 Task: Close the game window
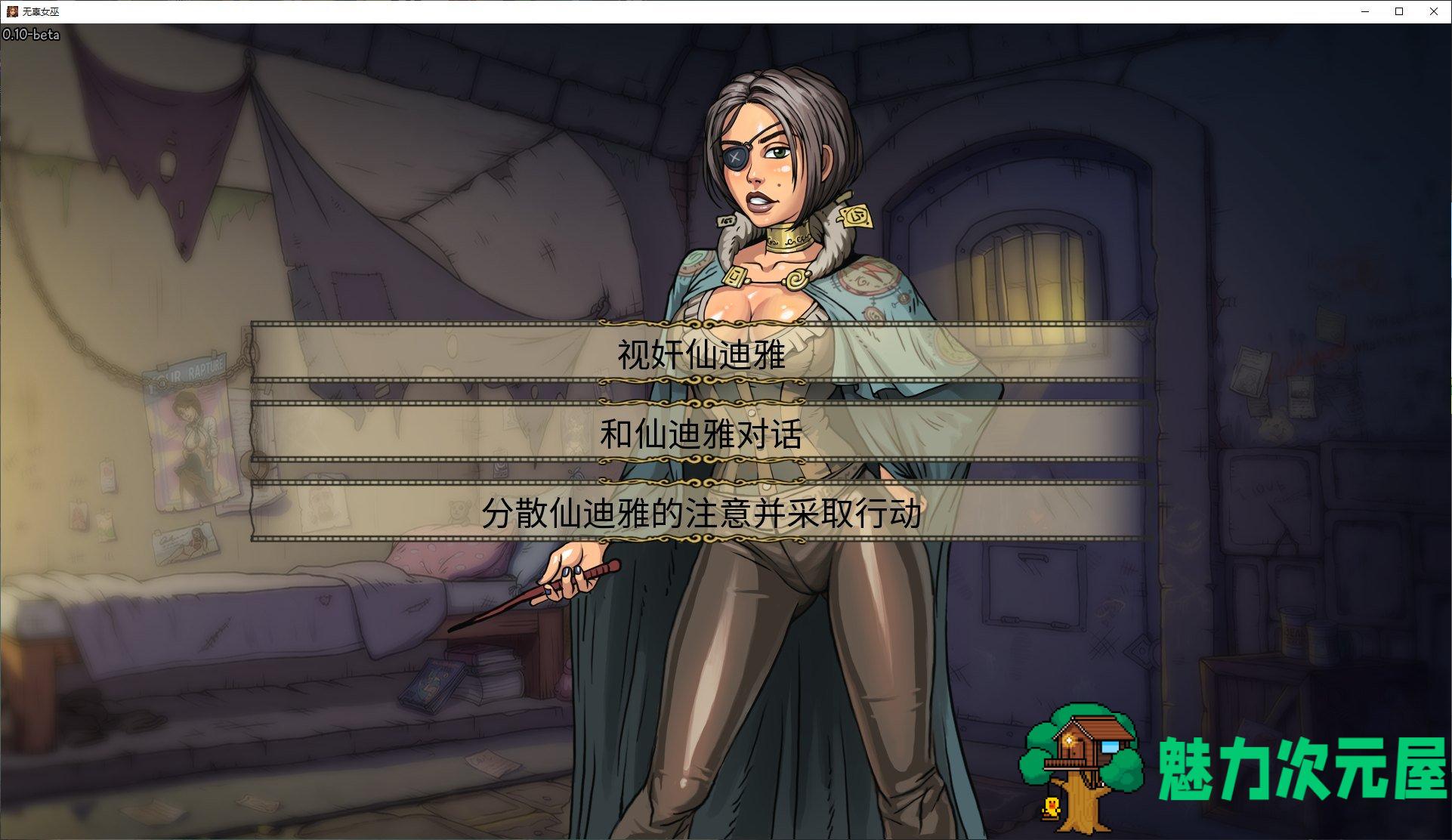[1433, 11]
